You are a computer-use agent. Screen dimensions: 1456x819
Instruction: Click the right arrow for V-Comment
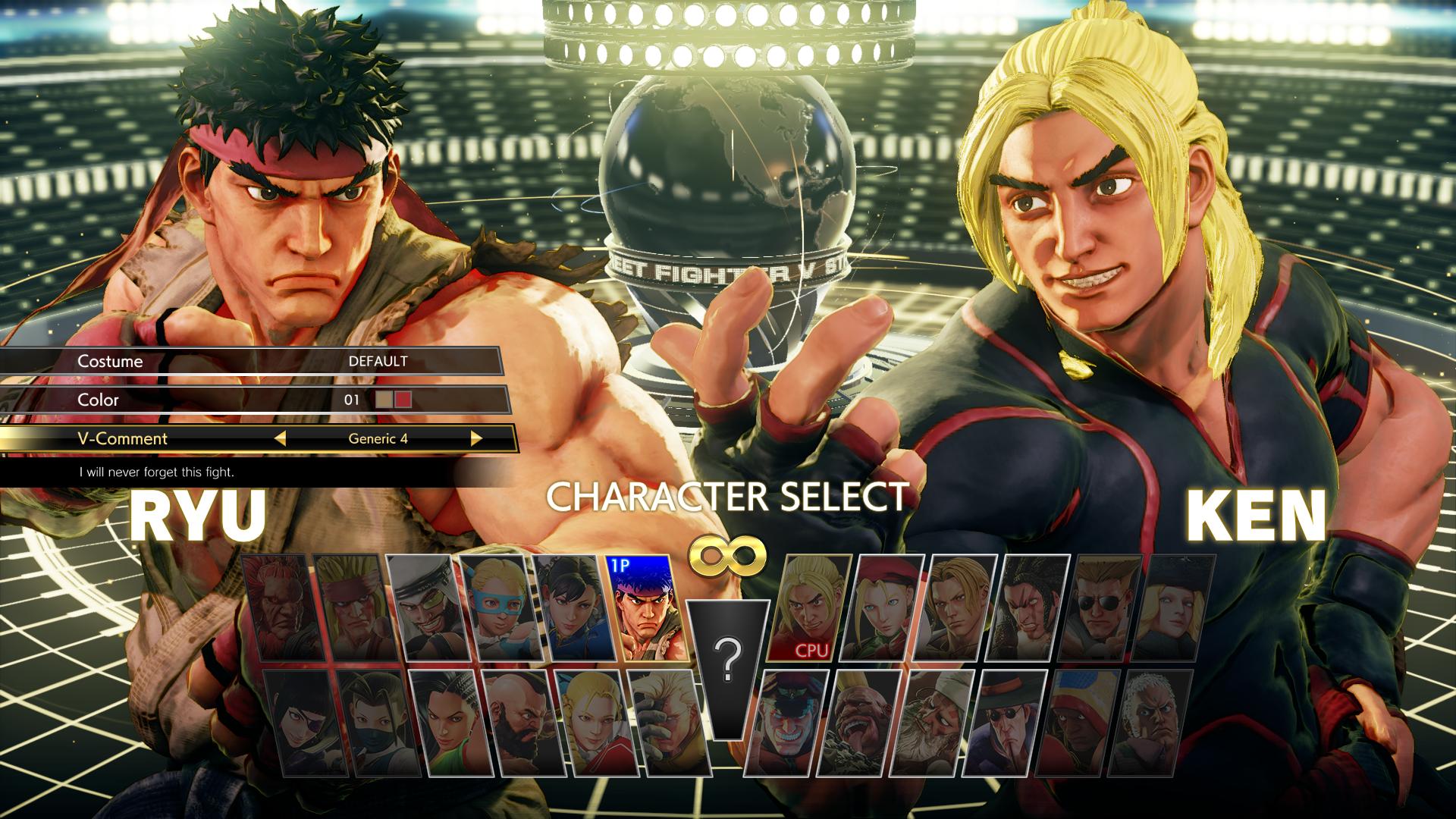(x=476, y=438)
